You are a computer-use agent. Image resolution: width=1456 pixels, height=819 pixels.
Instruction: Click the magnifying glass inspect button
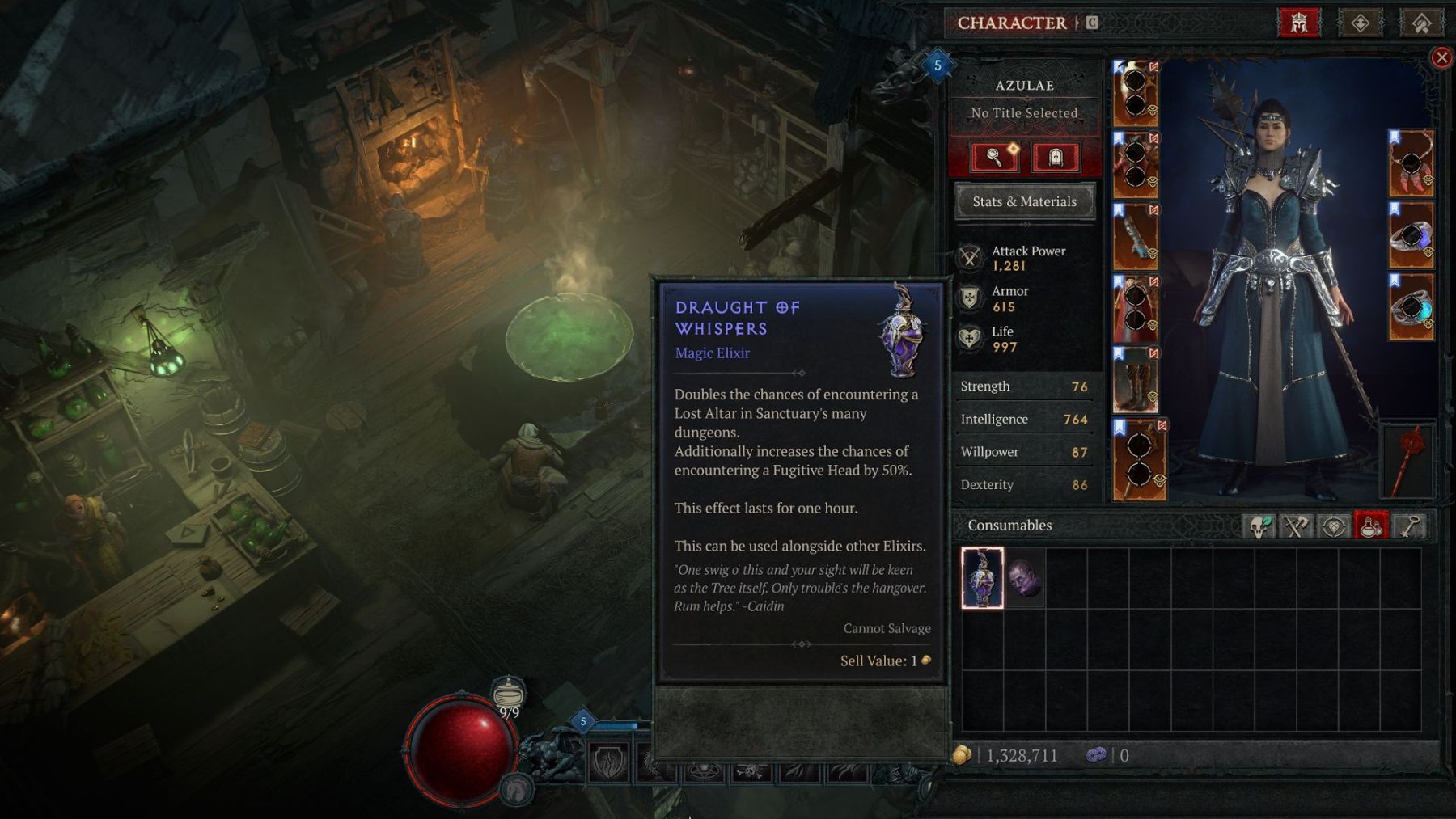[994, 157]
